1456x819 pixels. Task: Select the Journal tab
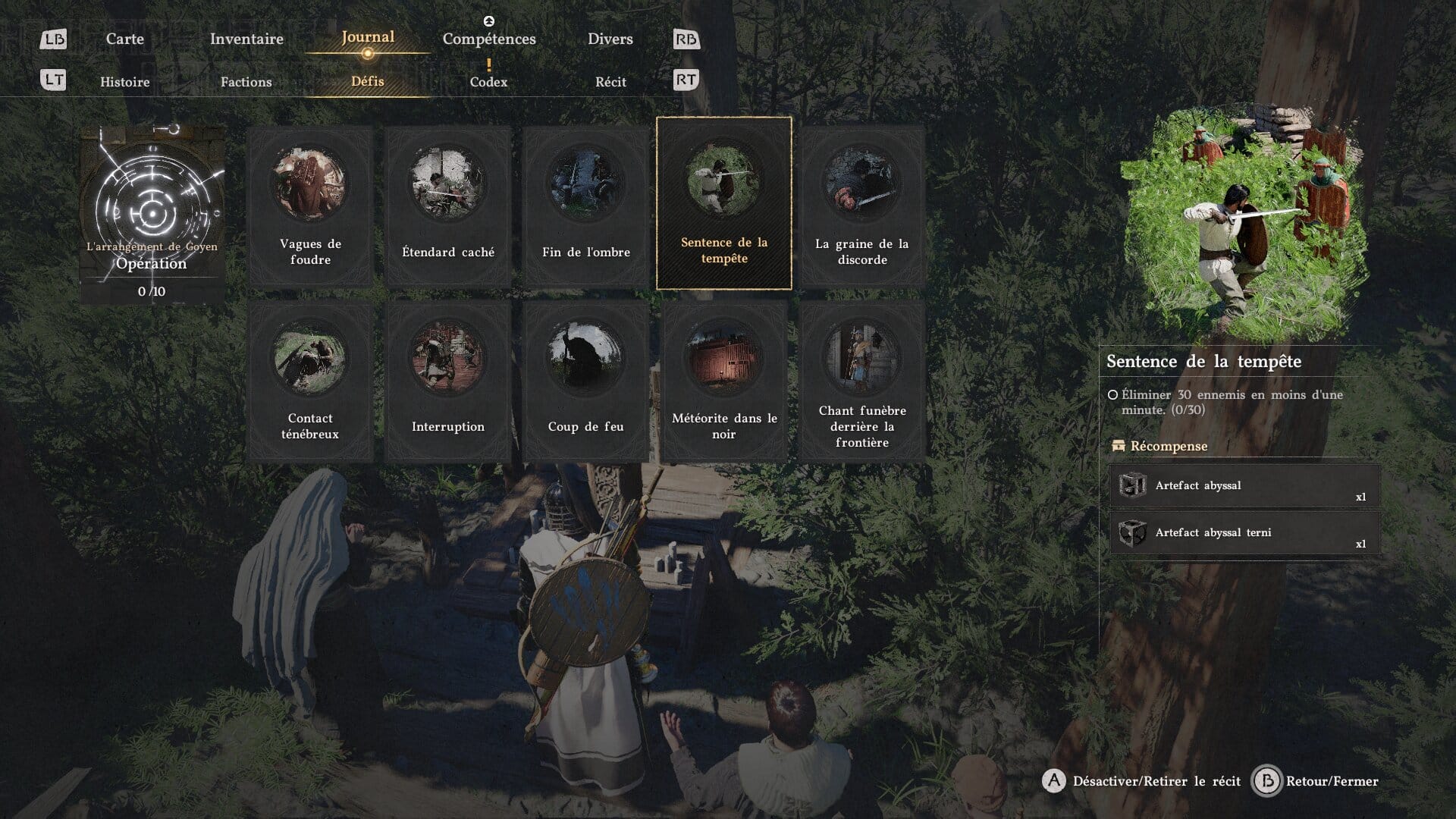tap(368, 37)
